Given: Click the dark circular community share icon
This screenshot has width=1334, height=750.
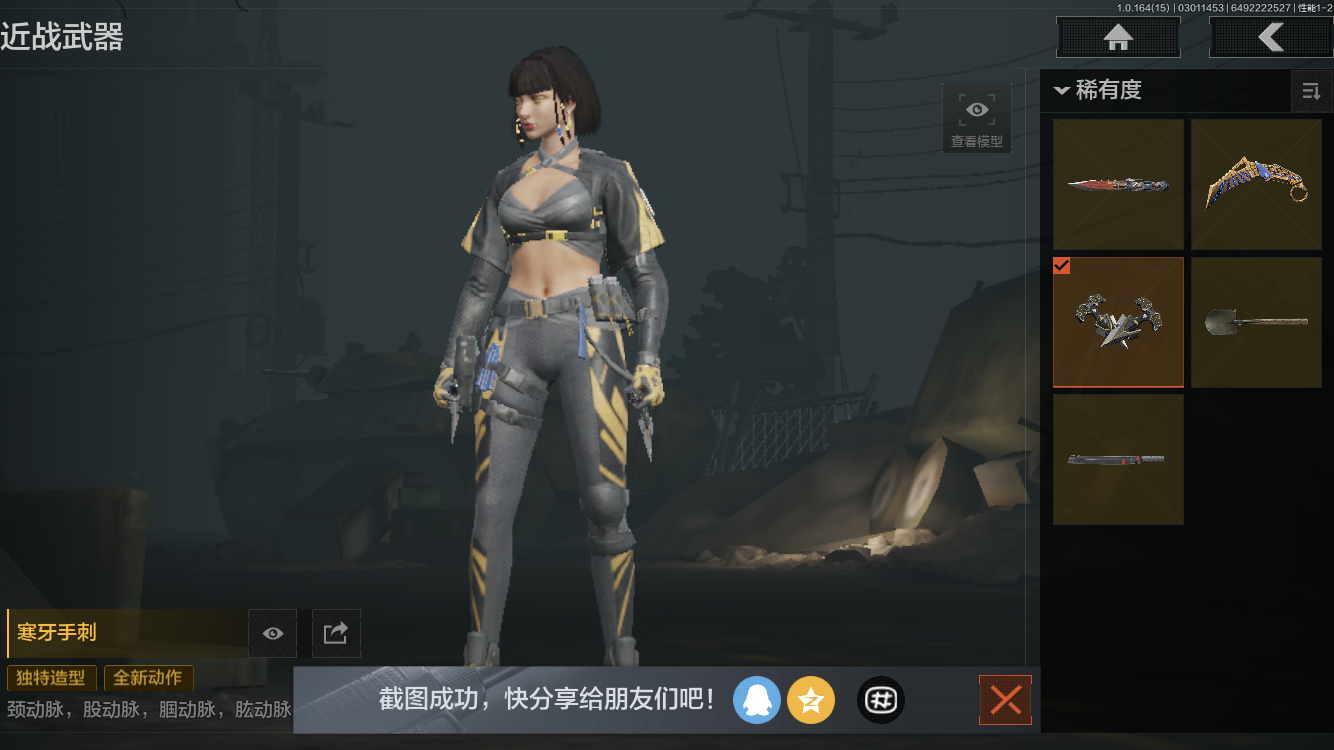Looking at the screenshot, I should click(x=881, y=700).
